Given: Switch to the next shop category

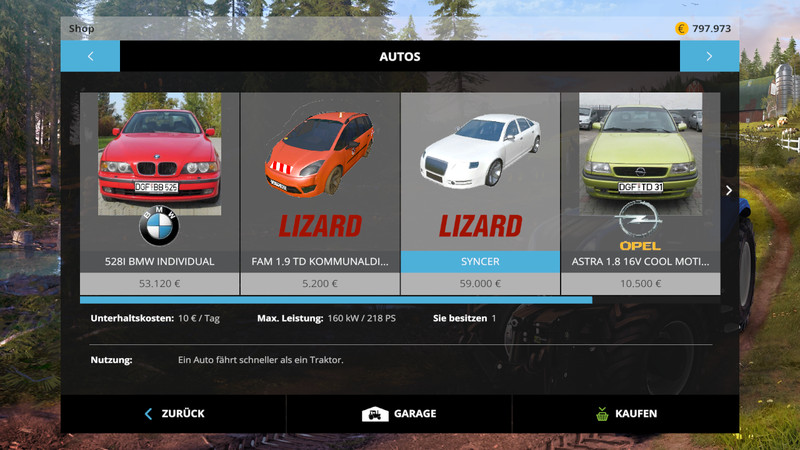Looking at the screenshot, I should tap(709, 56).
